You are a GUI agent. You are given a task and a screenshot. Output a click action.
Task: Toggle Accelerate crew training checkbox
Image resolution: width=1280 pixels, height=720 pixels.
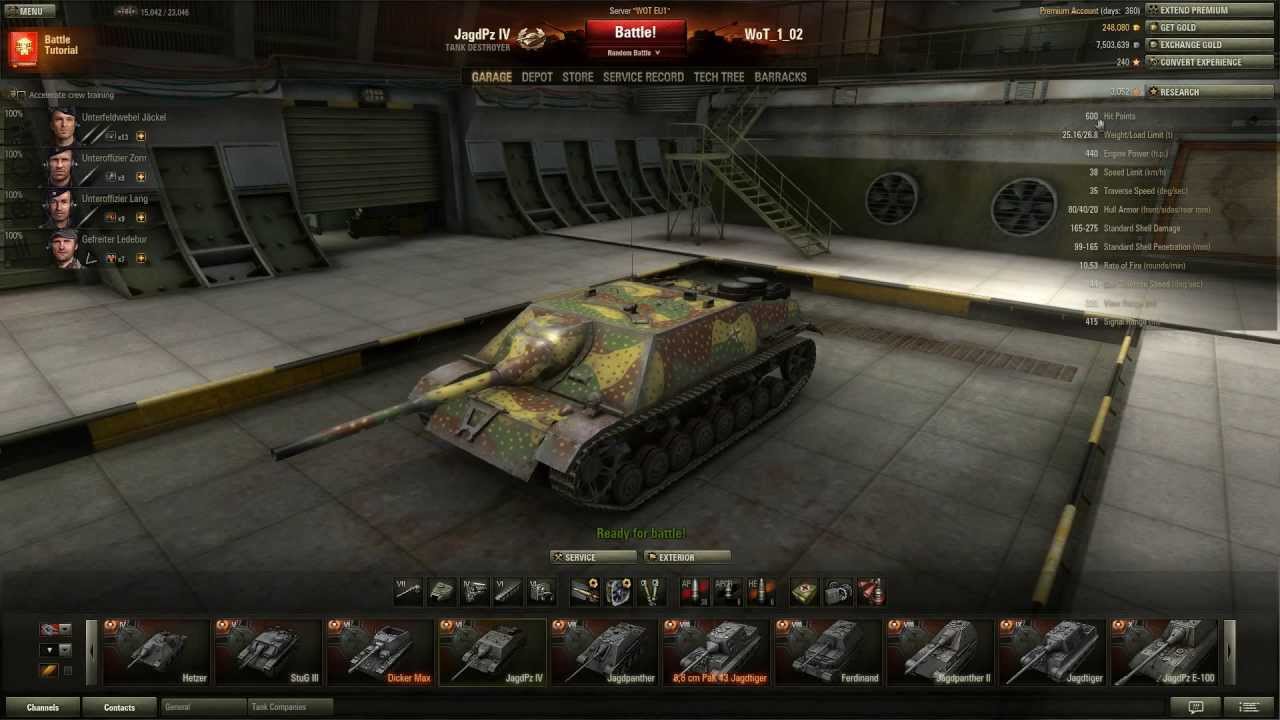coord(21,95)
